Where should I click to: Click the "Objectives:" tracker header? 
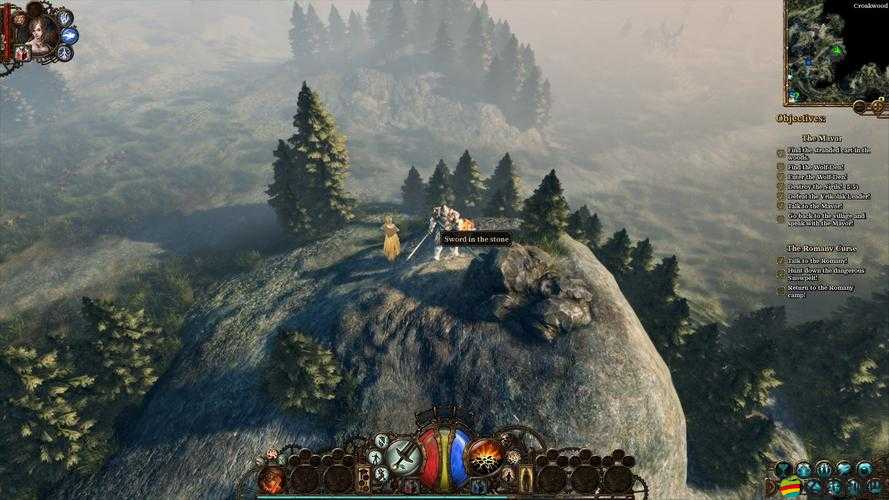pos(802,118)
